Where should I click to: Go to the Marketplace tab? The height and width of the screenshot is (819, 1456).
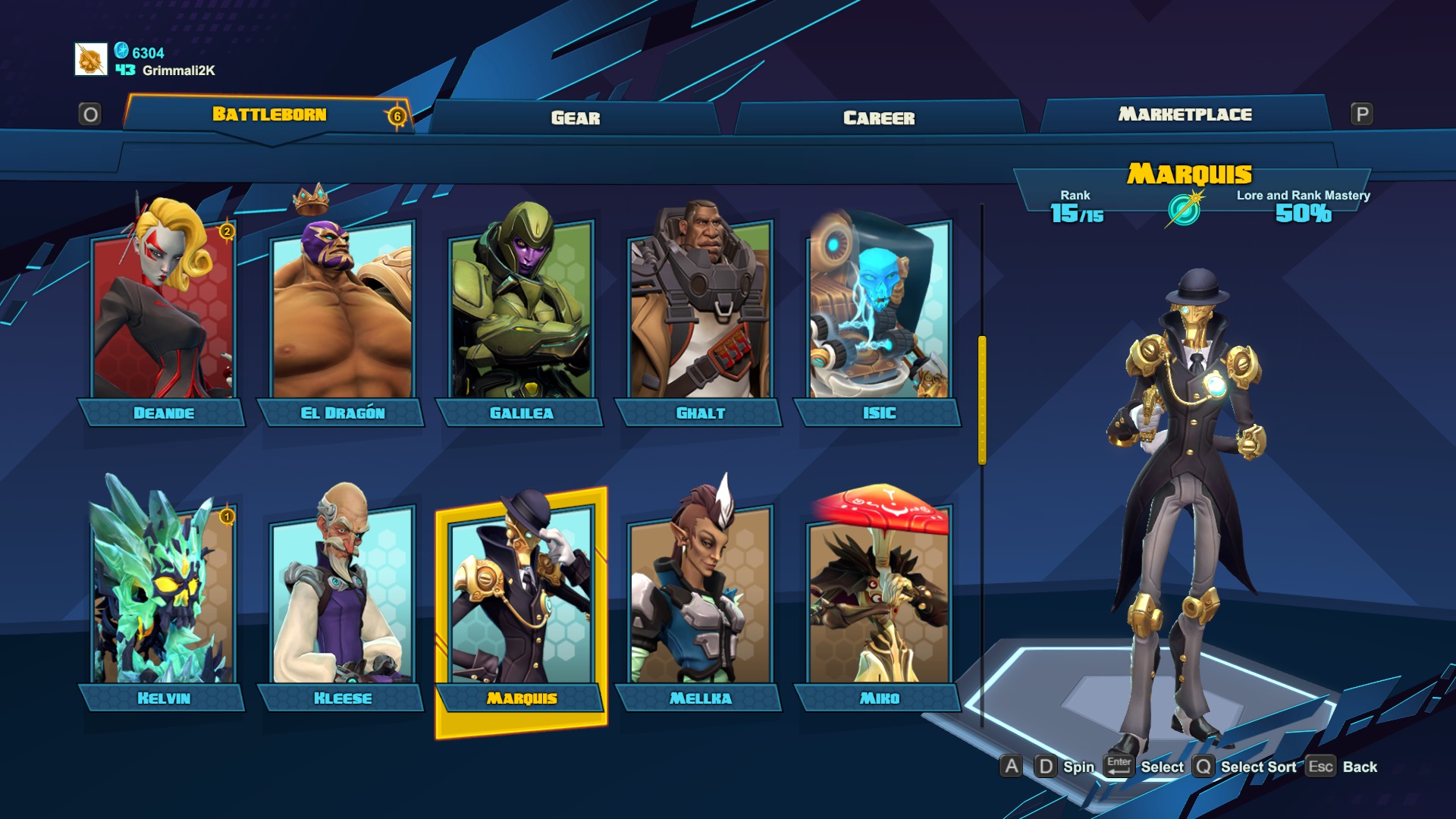1185,115
